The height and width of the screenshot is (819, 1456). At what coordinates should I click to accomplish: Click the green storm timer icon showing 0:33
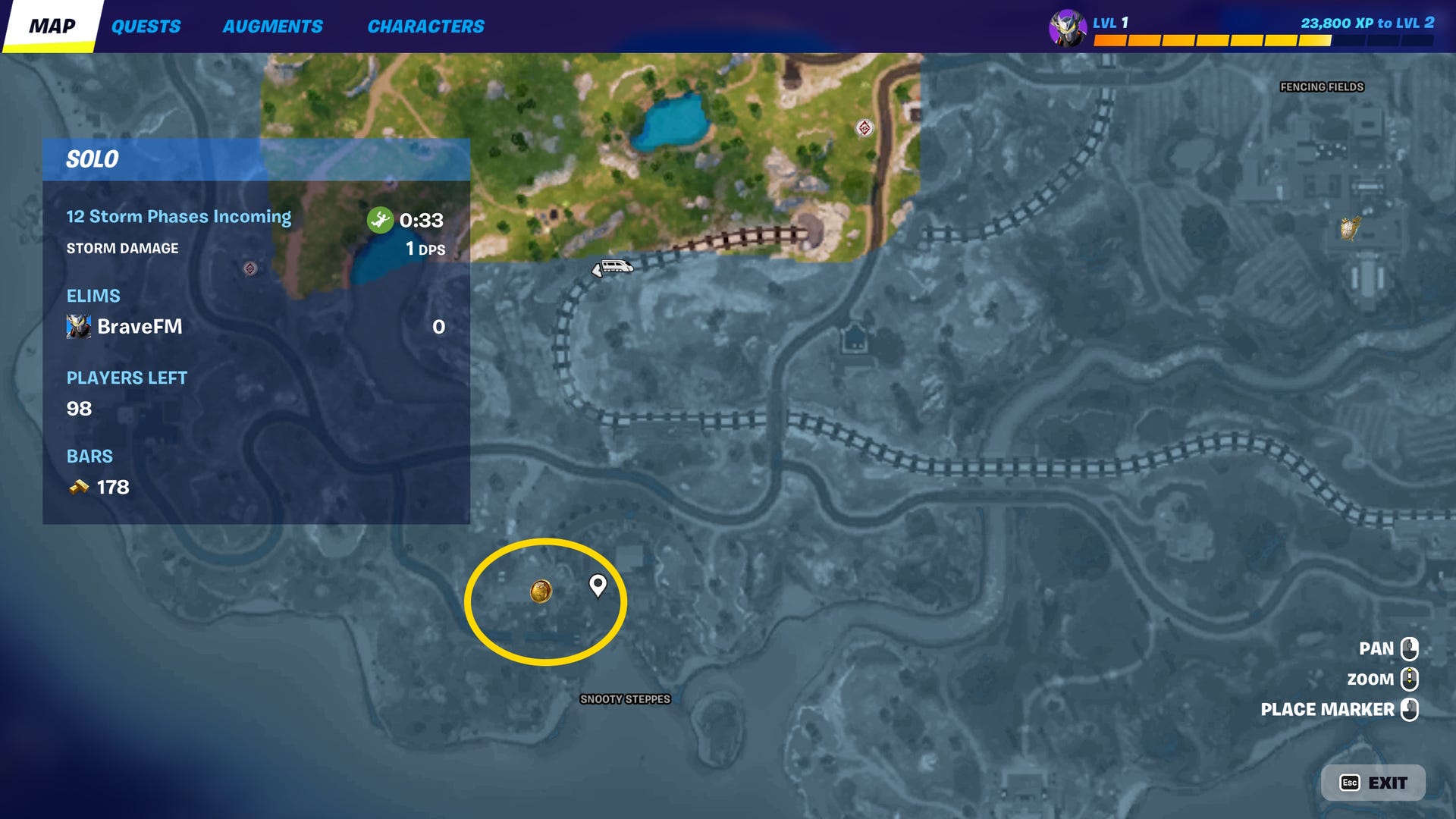pos(381,219)
